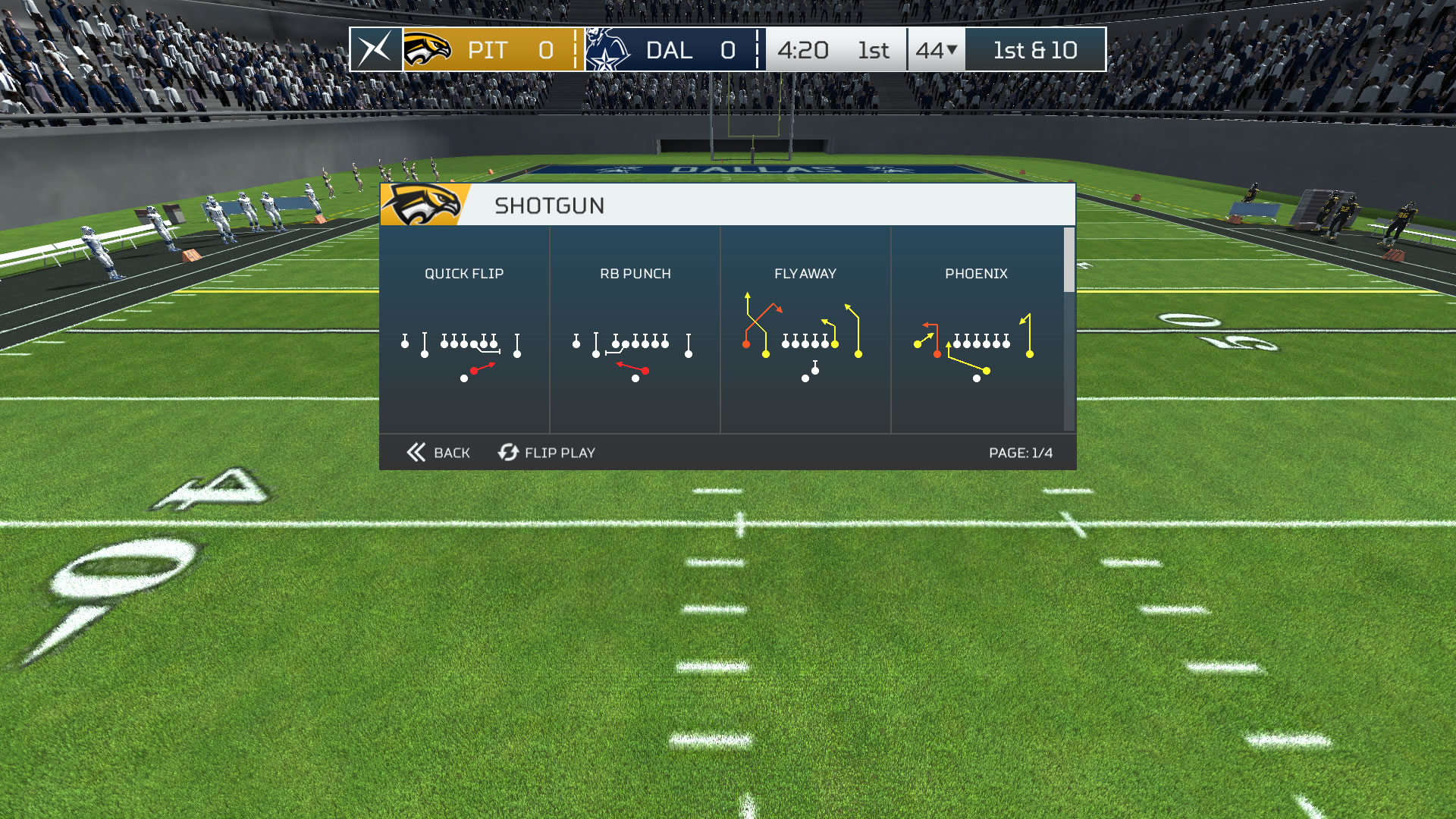The width and height of the screenshot is (1456, 819).
Task: Click the crossed-X game logo on scoreboard left
Action: pos(375,50)
